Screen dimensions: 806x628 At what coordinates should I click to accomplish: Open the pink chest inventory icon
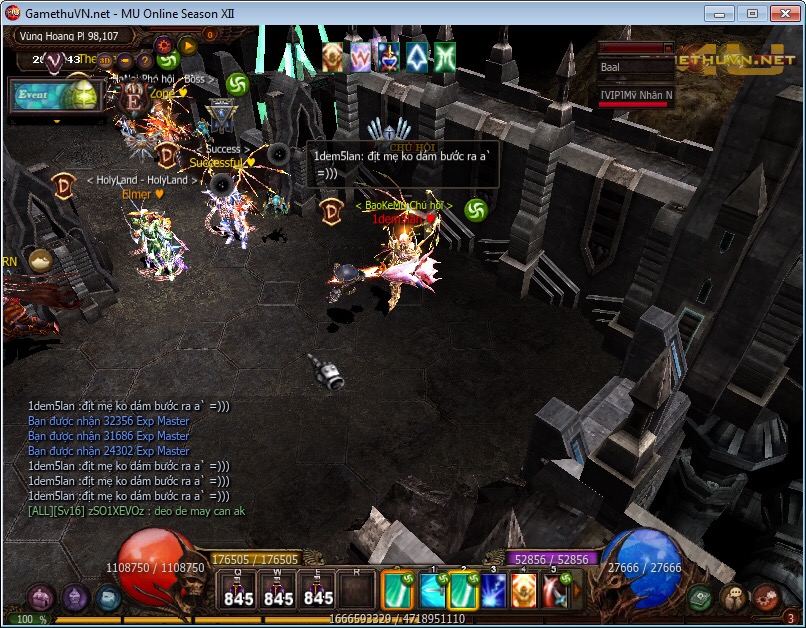[41, 598]
